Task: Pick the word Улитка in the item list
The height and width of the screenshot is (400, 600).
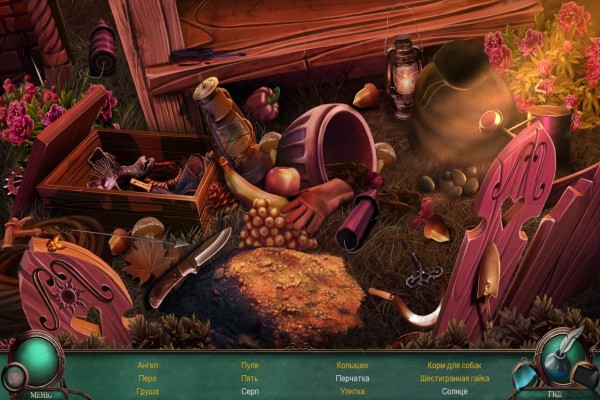Action: click(x=352, y=392)
